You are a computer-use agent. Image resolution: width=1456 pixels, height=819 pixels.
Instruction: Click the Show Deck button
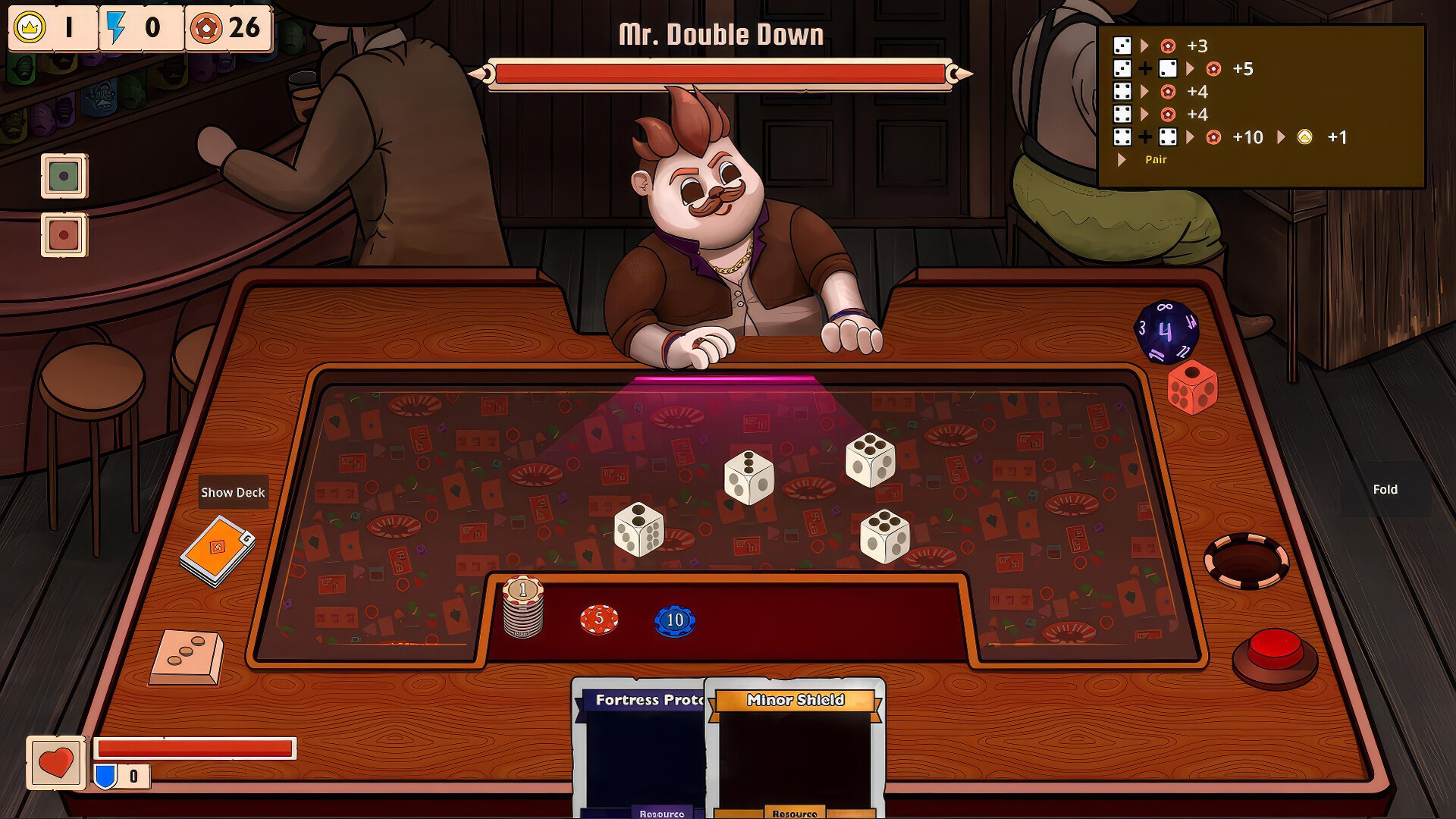pos(232,492)
